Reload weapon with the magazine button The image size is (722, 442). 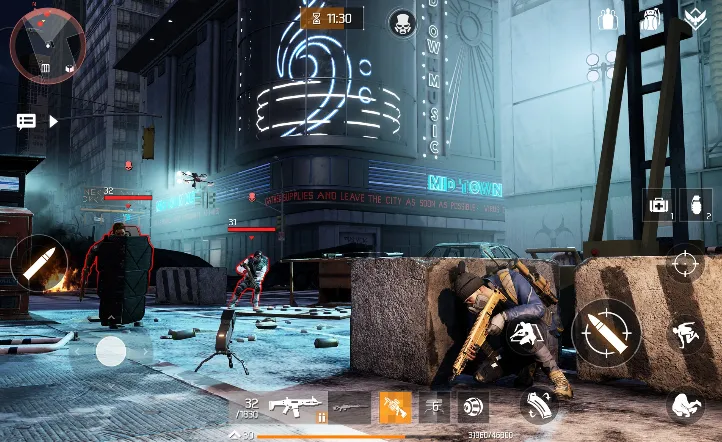pos(538,405)
